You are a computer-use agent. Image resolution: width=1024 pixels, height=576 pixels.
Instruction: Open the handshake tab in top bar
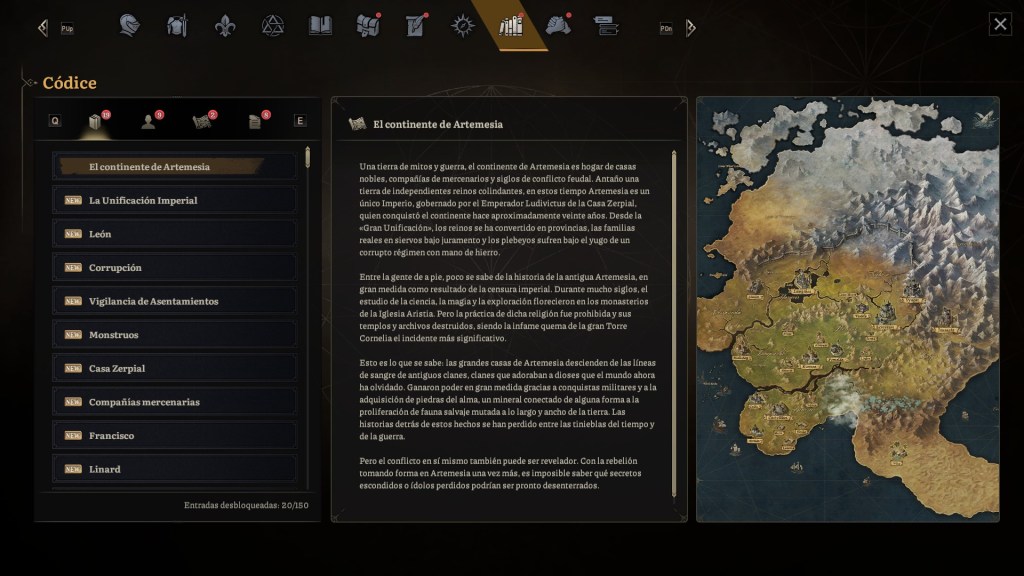coord(558,25)
